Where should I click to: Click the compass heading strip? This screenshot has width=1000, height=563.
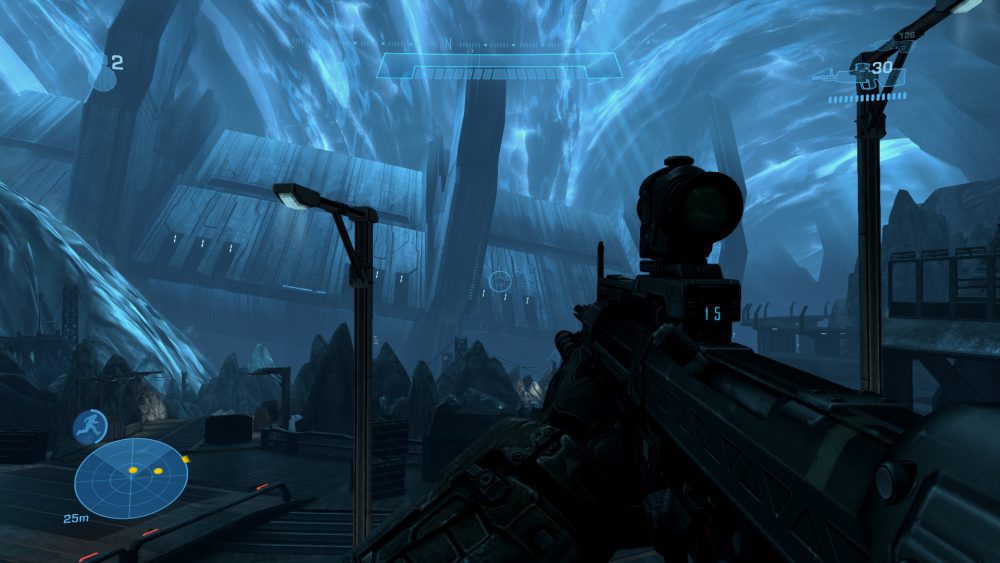[x=500, y=44]
